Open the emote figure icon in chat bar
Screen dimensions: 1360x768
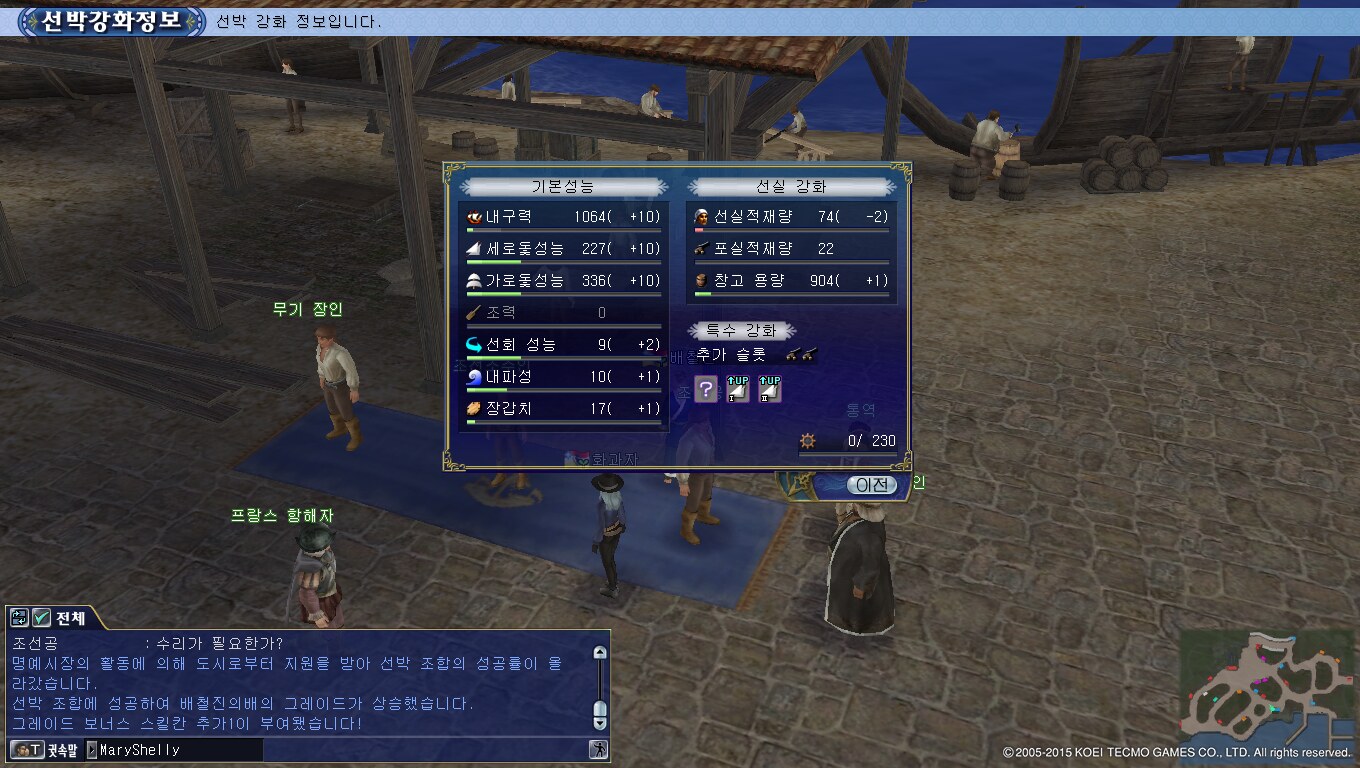[598, 749]
